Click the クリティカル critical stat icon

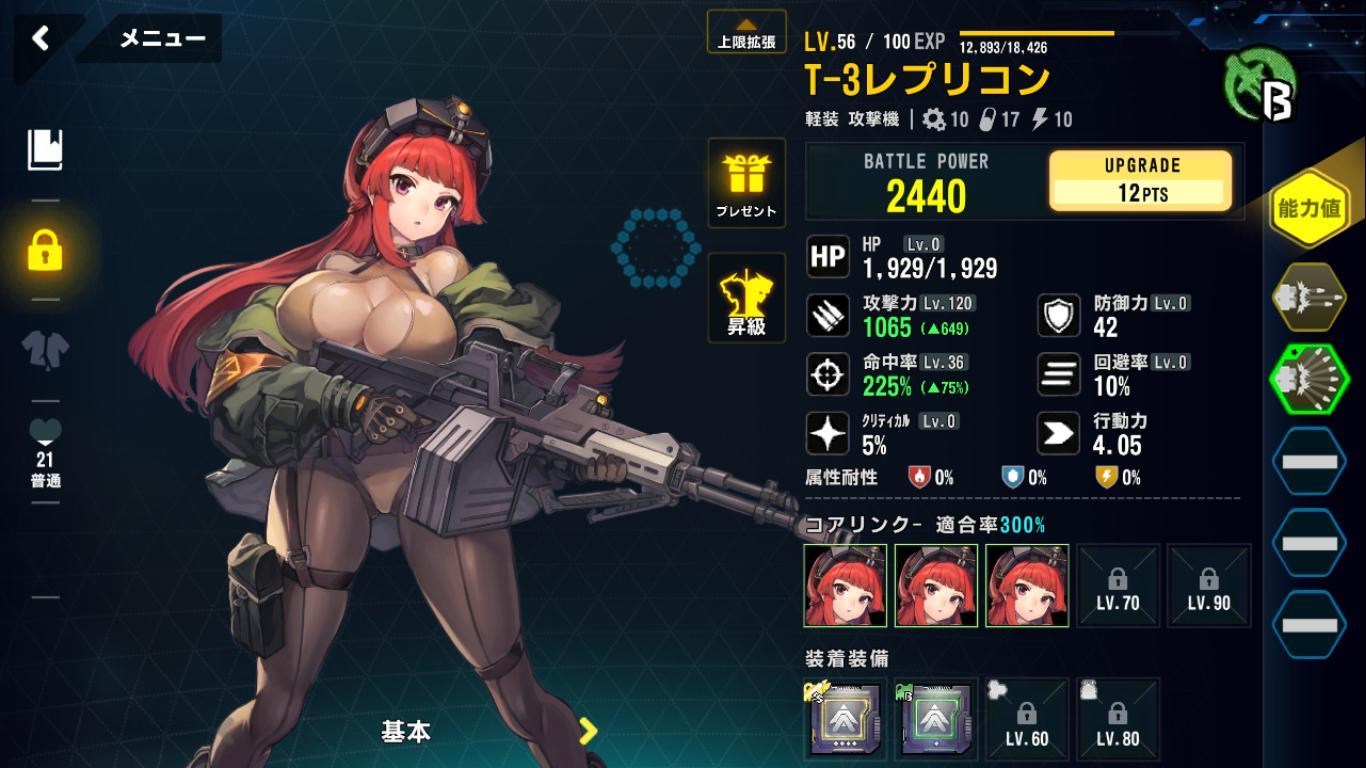[827, 432]
